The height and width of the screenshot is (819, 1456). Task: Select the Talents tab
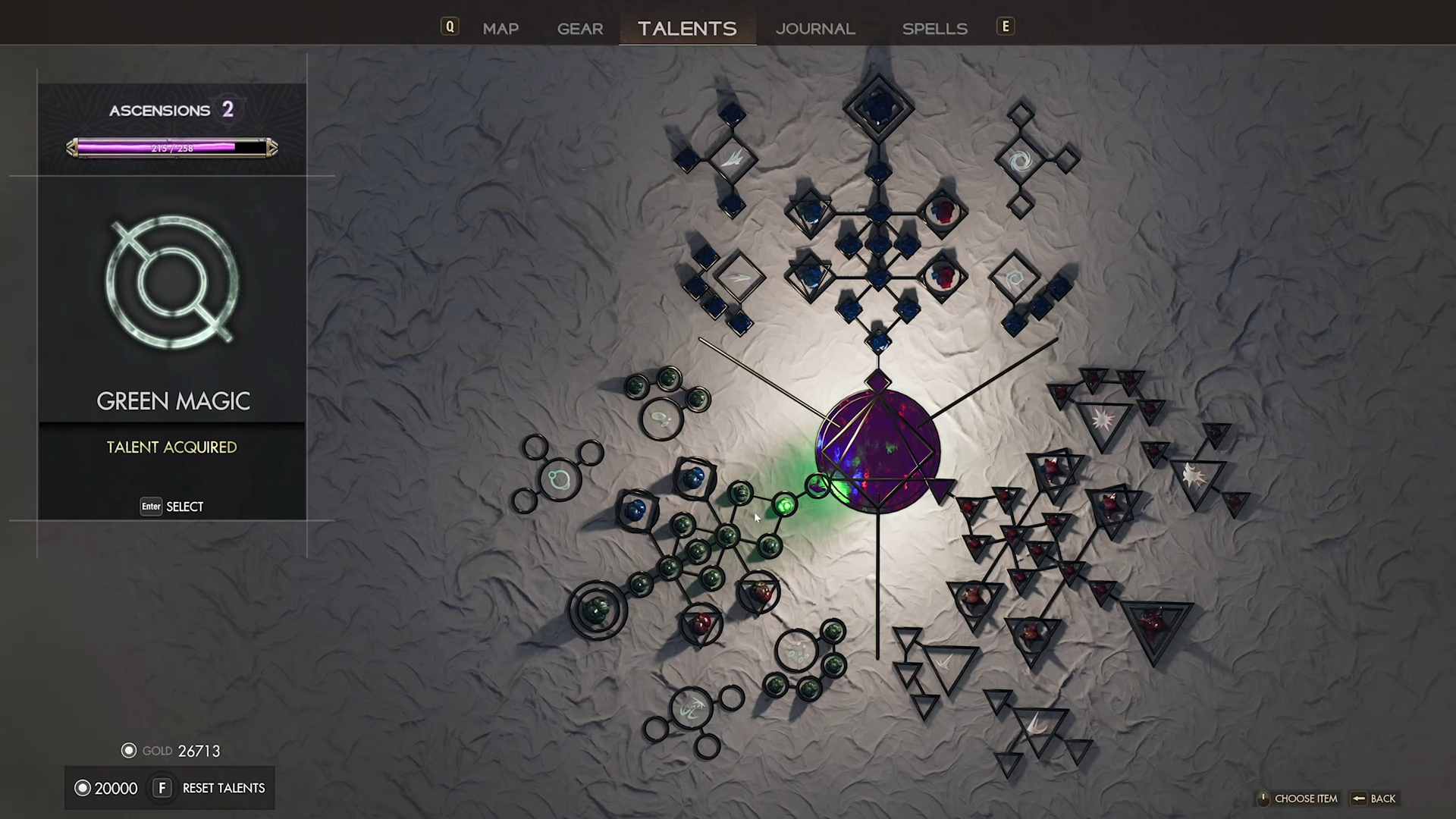(x=687, y=29)
